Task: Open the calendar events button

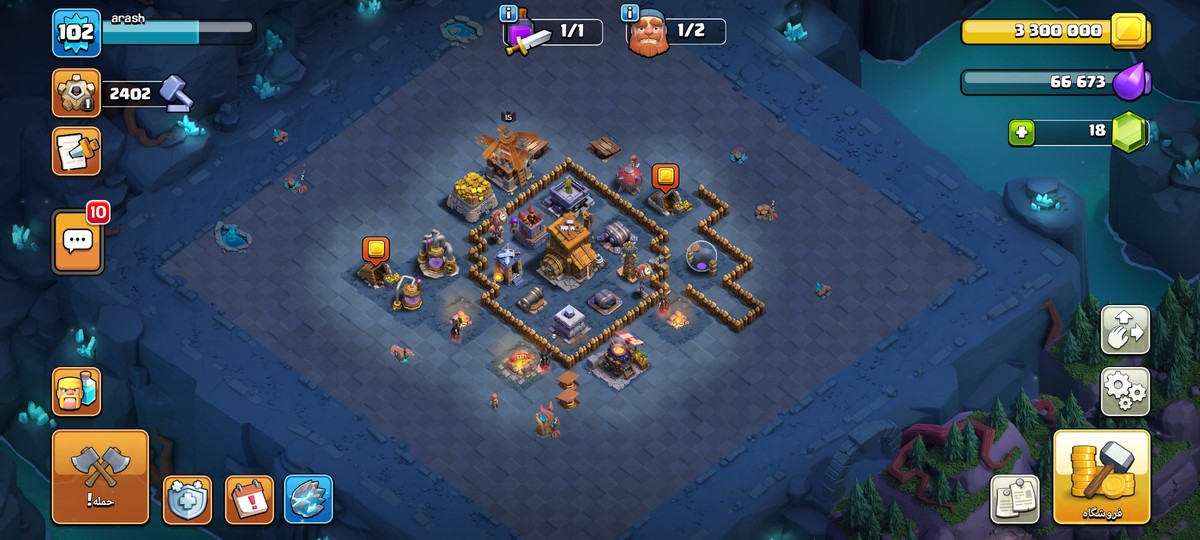Action: tap(249, 499)
